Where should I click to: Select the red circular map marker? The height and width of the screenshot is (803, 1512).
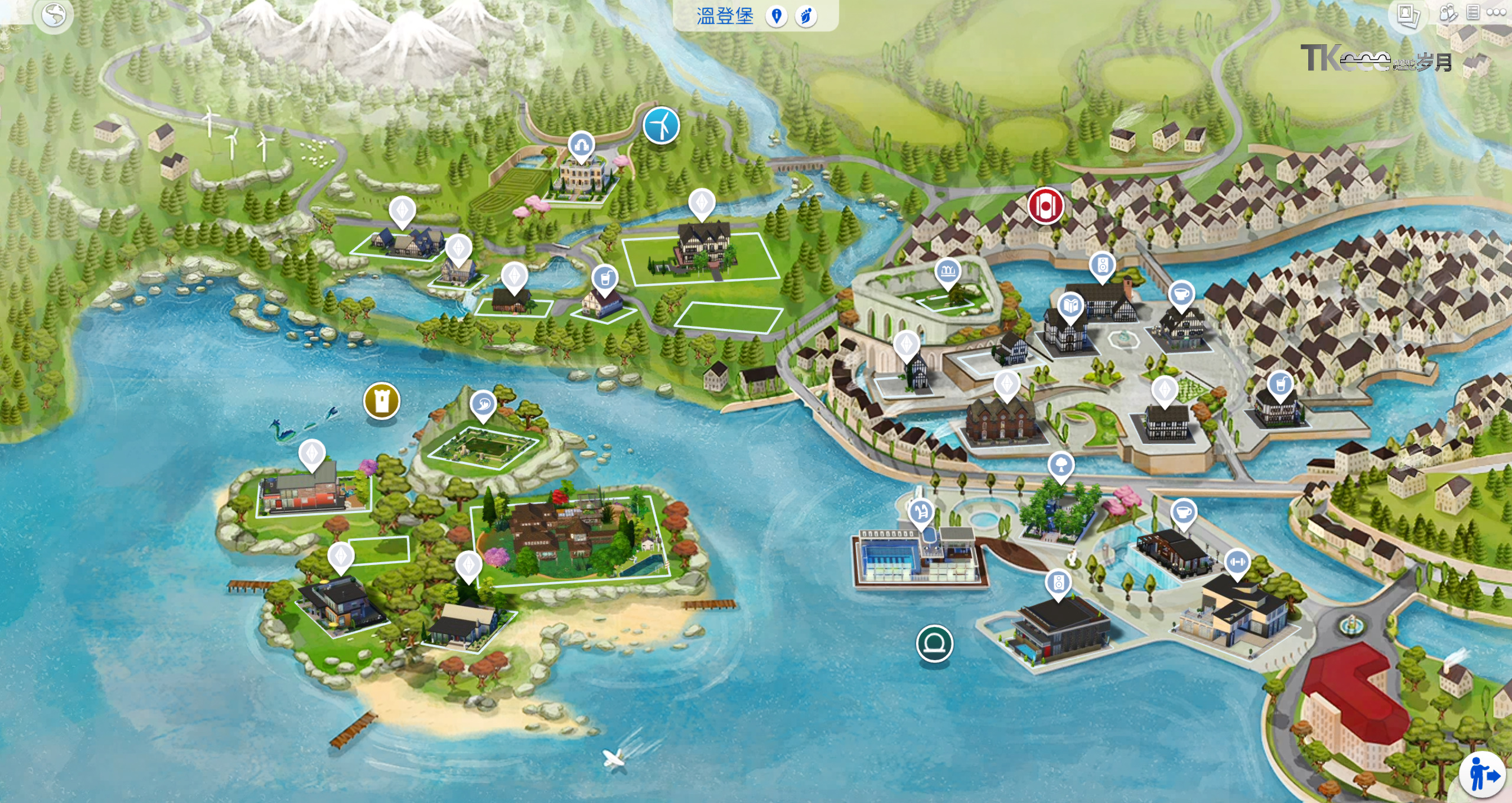tap(1045, 206)
